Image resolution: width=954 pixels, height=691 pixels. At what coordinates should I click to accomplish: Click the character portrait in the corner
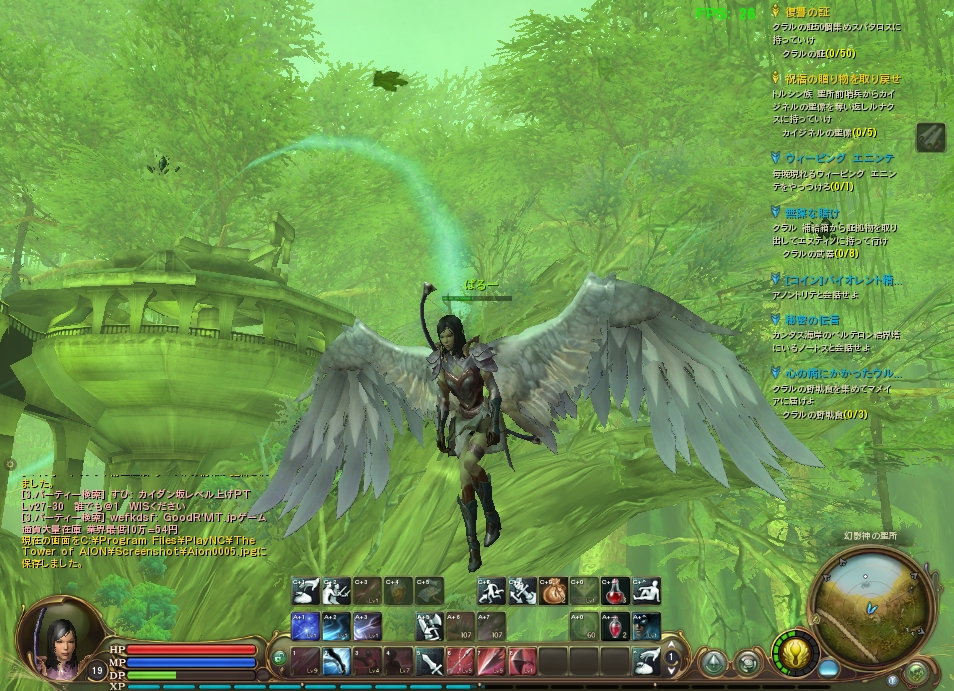(x=58, y=636)
